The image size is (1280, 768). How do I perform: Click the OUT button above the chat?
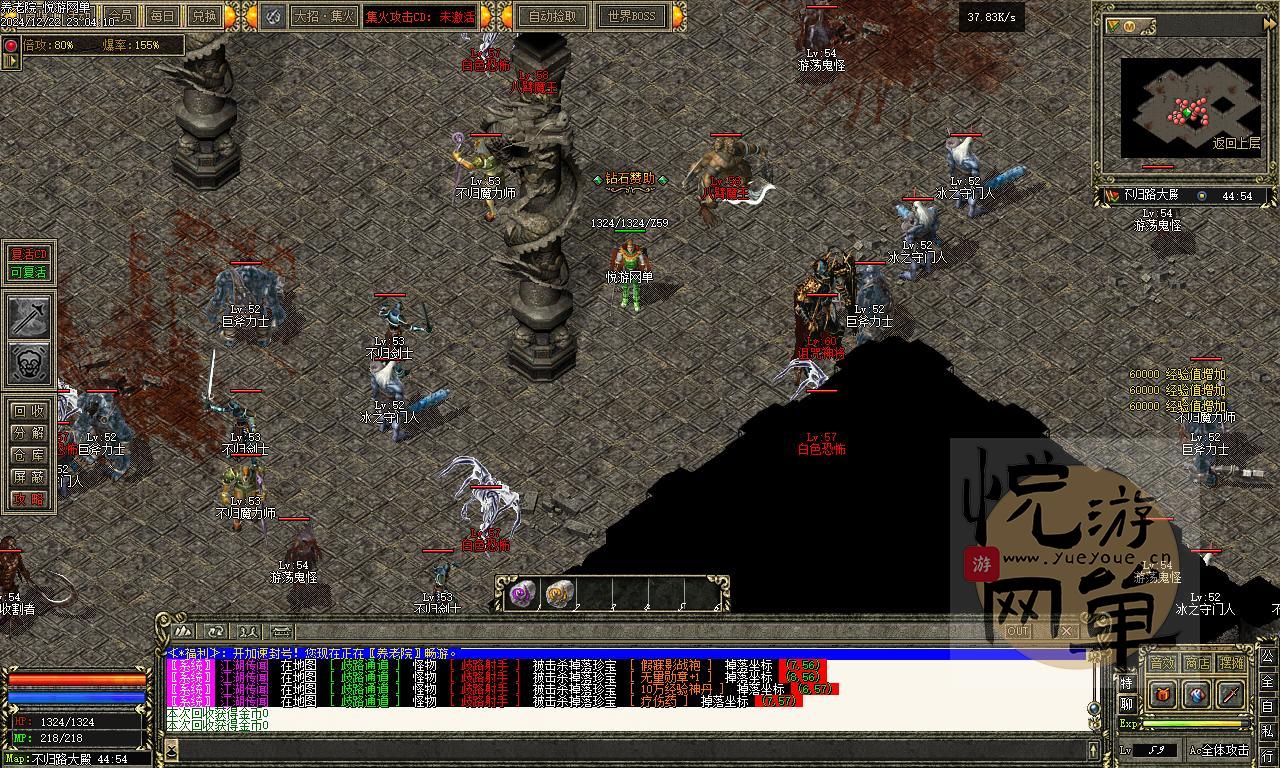[1018, 631]
